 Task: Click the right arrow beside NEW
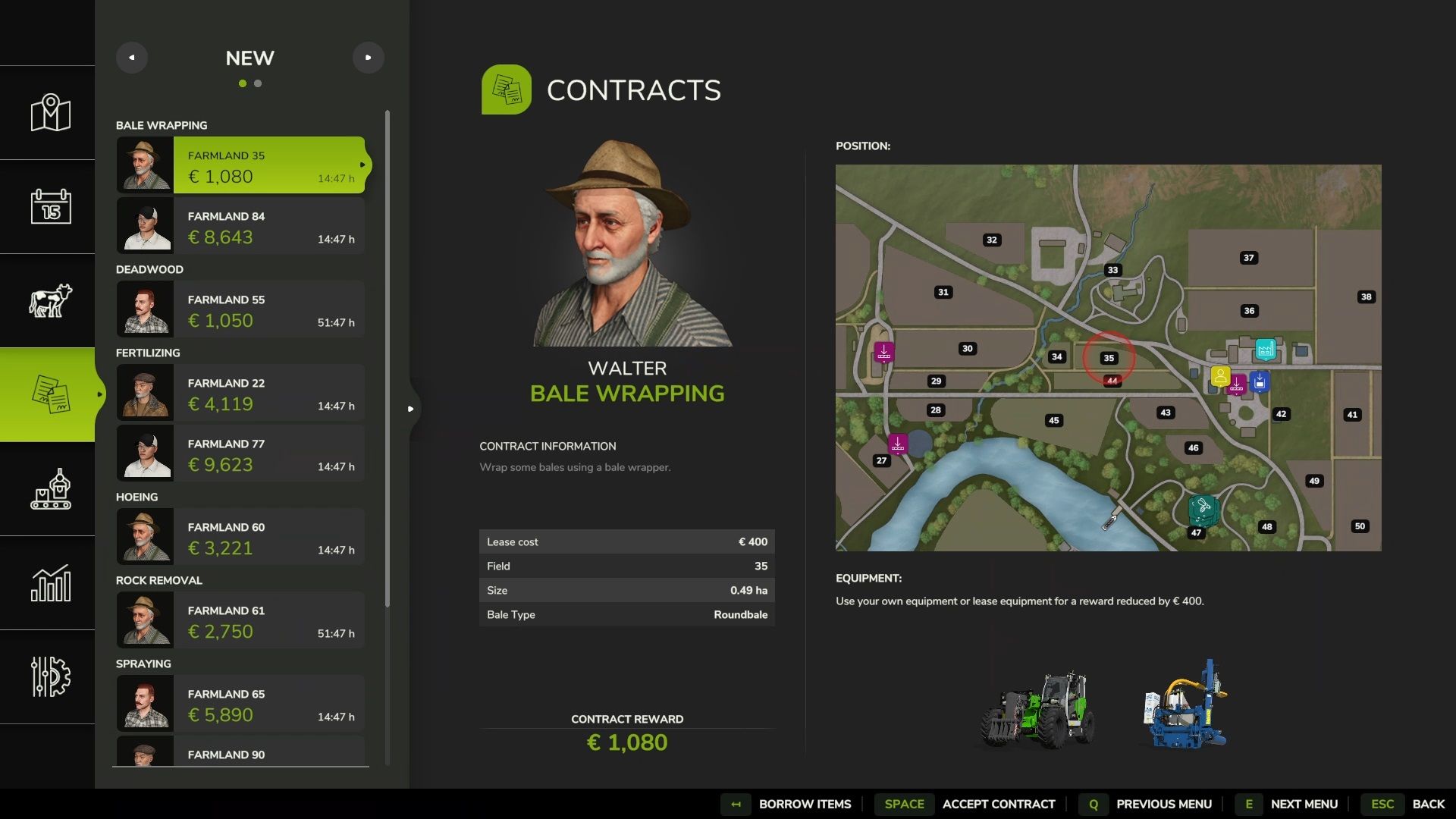click(369, 57)
